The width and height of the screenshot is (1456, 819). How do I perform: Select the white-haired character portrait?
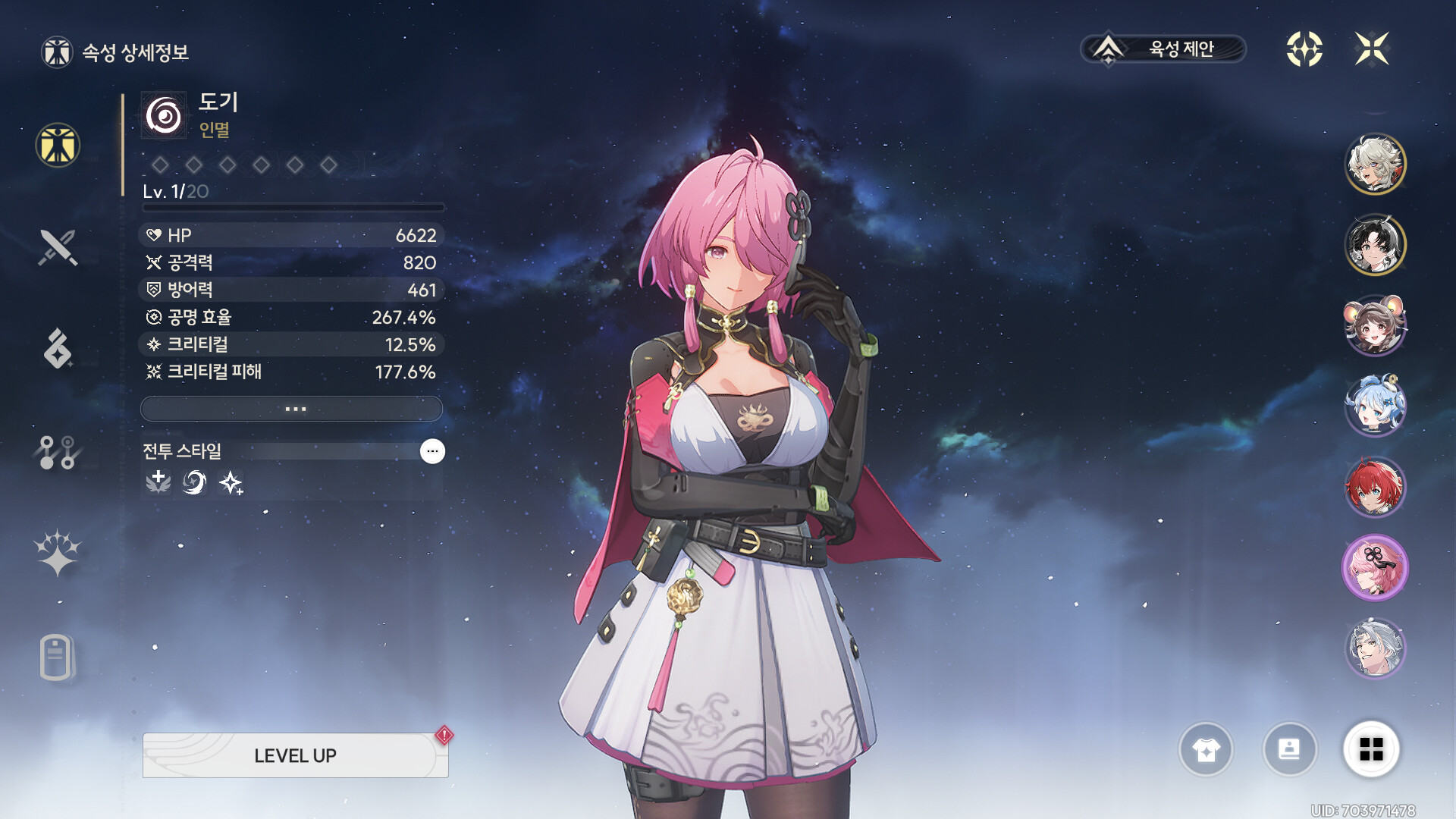point(1375,164)
